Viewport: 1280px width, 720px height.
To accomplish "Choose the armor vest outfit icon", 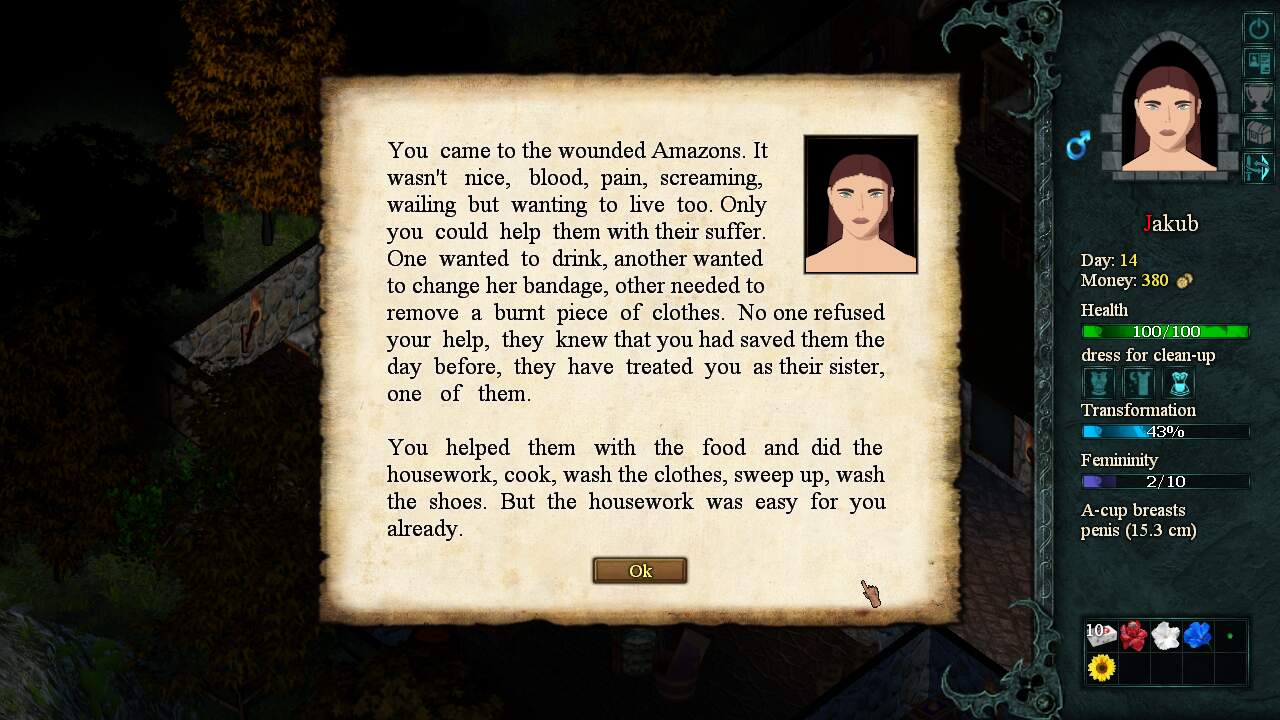I will coord(1099,383).
